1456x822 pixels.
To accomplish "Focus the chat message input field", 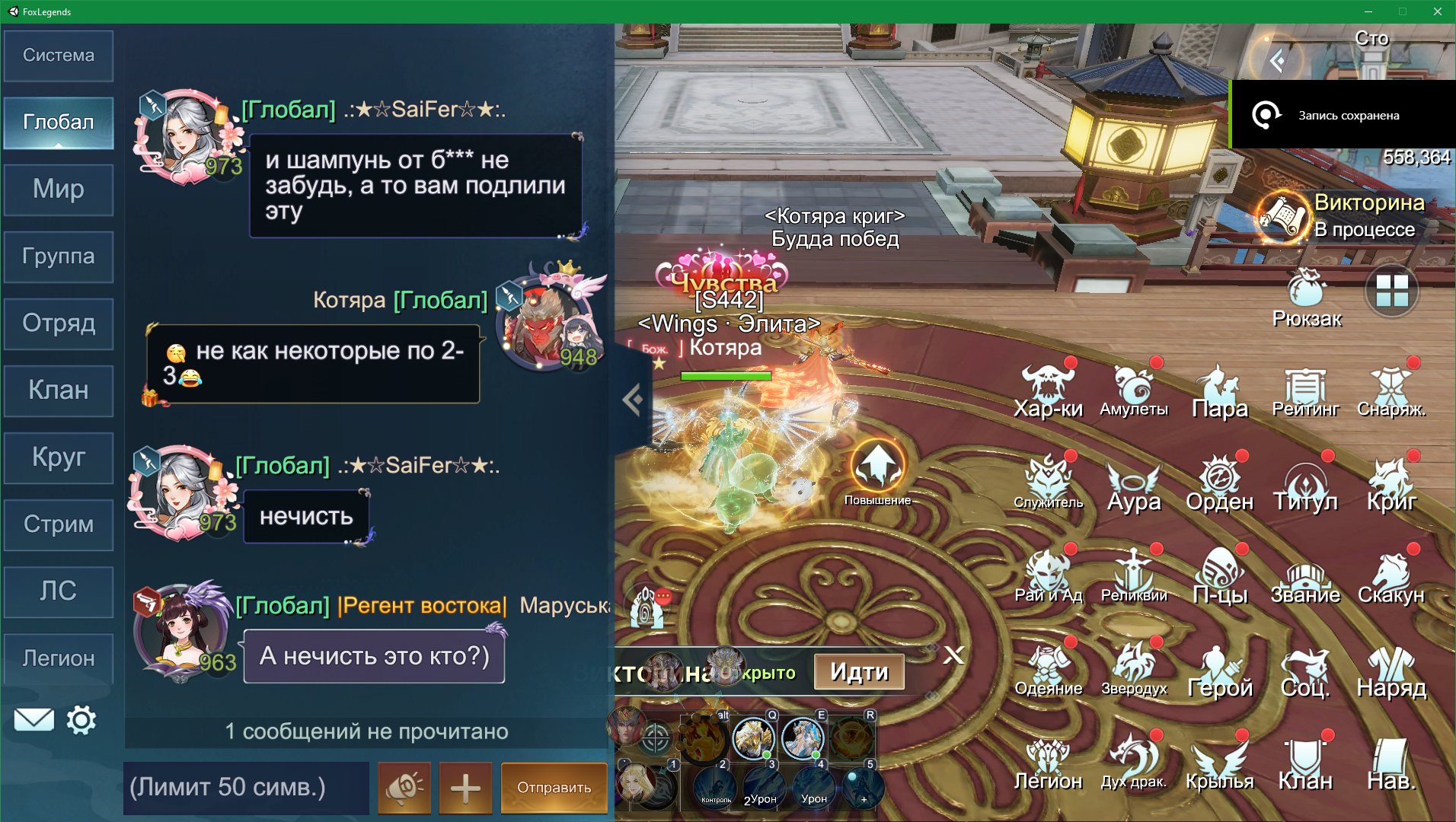I will point(246,788).
